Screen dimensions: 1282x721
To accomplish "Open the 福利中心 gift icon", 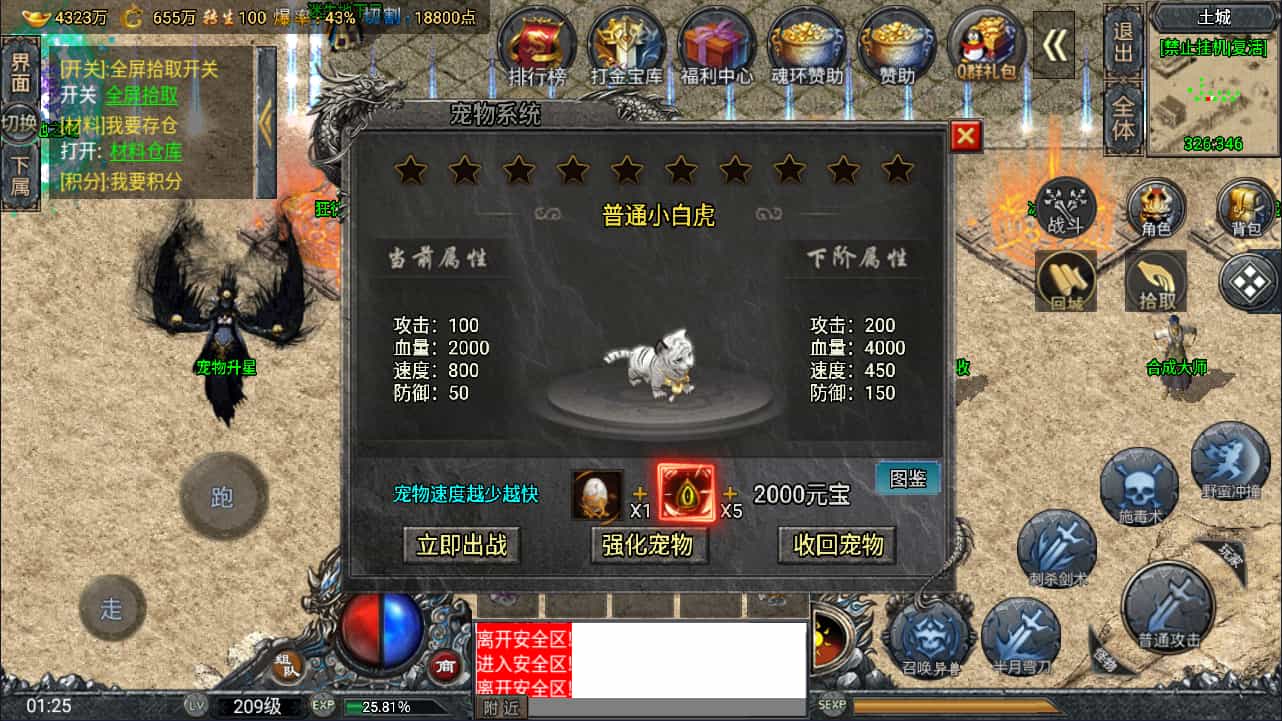I will click(x=716, y=42).
